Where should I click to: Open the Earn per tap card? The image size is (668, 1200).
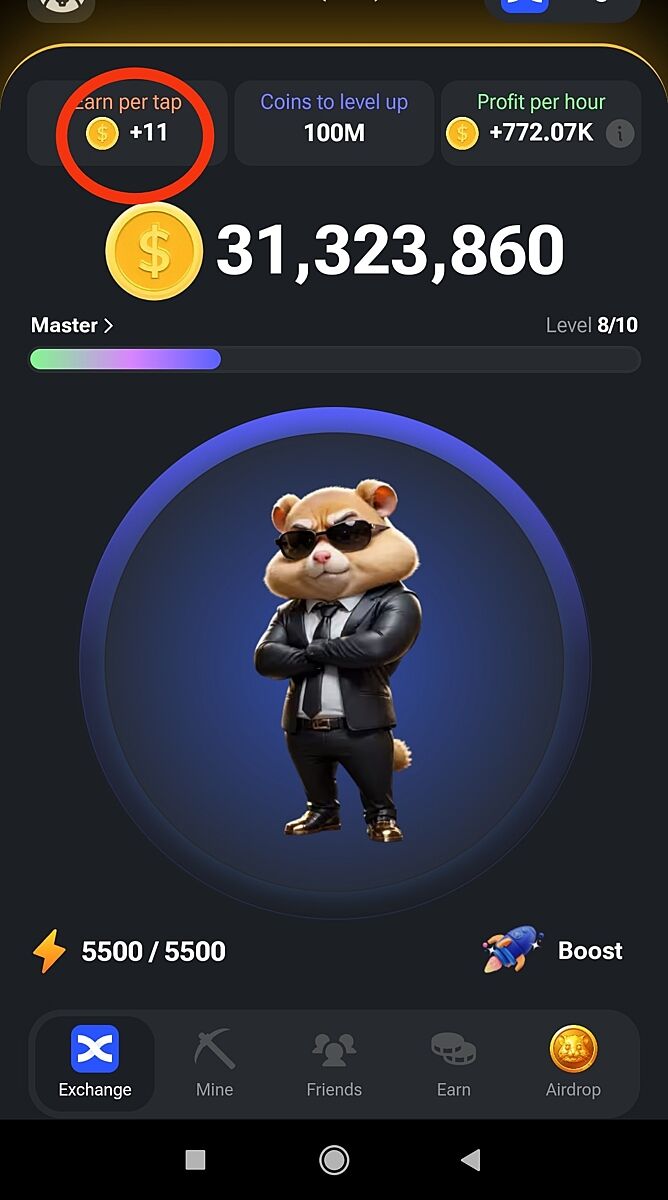tap(128, 122)
